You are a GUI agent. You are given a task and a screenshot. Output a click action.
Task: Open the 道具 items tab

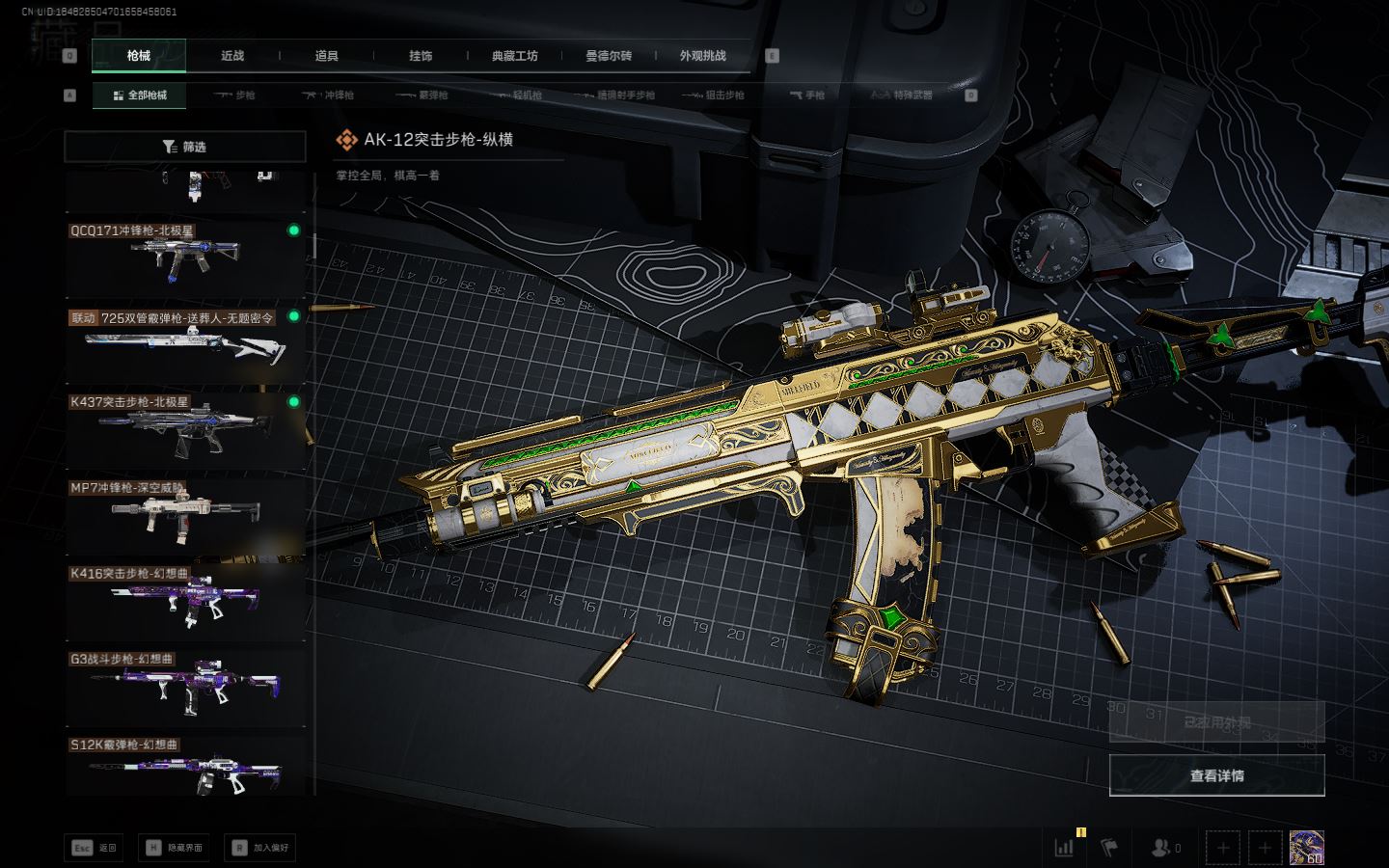(x=326, y=56)
